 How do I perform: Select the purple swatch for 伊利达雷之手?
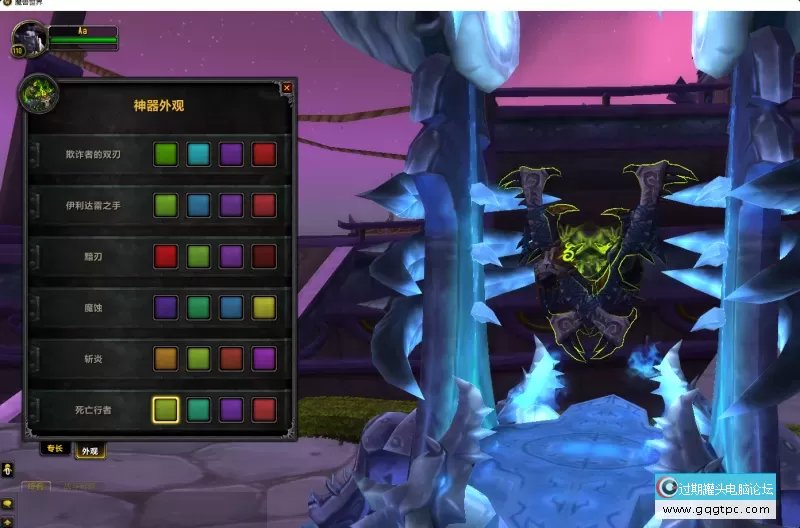231,205
